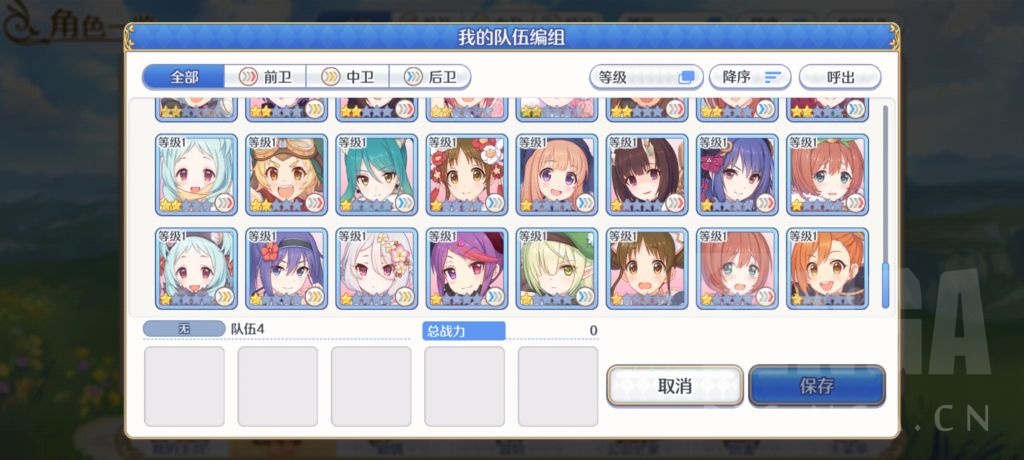The height and width of the screenshot is (460, 1024).
Task: Cancel team editing with 取消
Action: 674,386
